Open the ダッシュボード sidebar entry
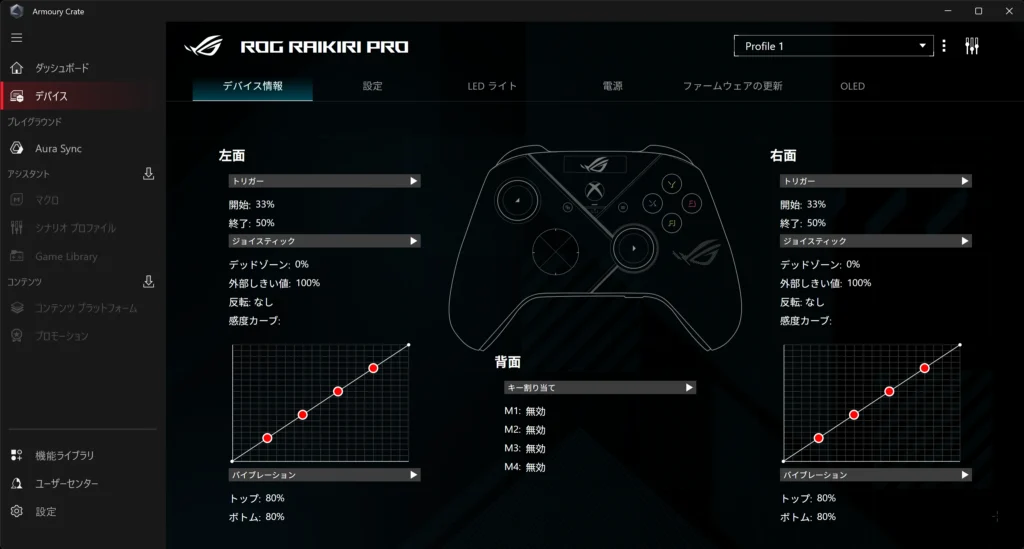The width and height of the screenshot is (1024, 549). tap(62, 68)
